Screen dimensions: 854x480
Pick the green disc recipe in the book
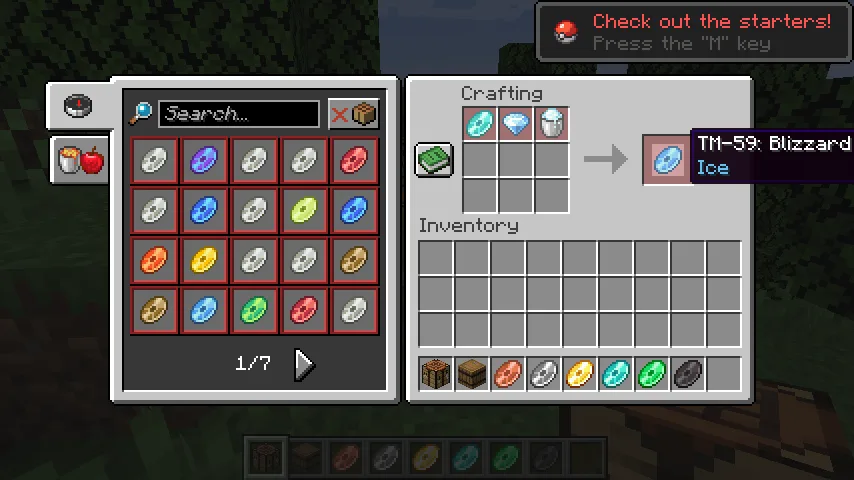coord(254,311)
